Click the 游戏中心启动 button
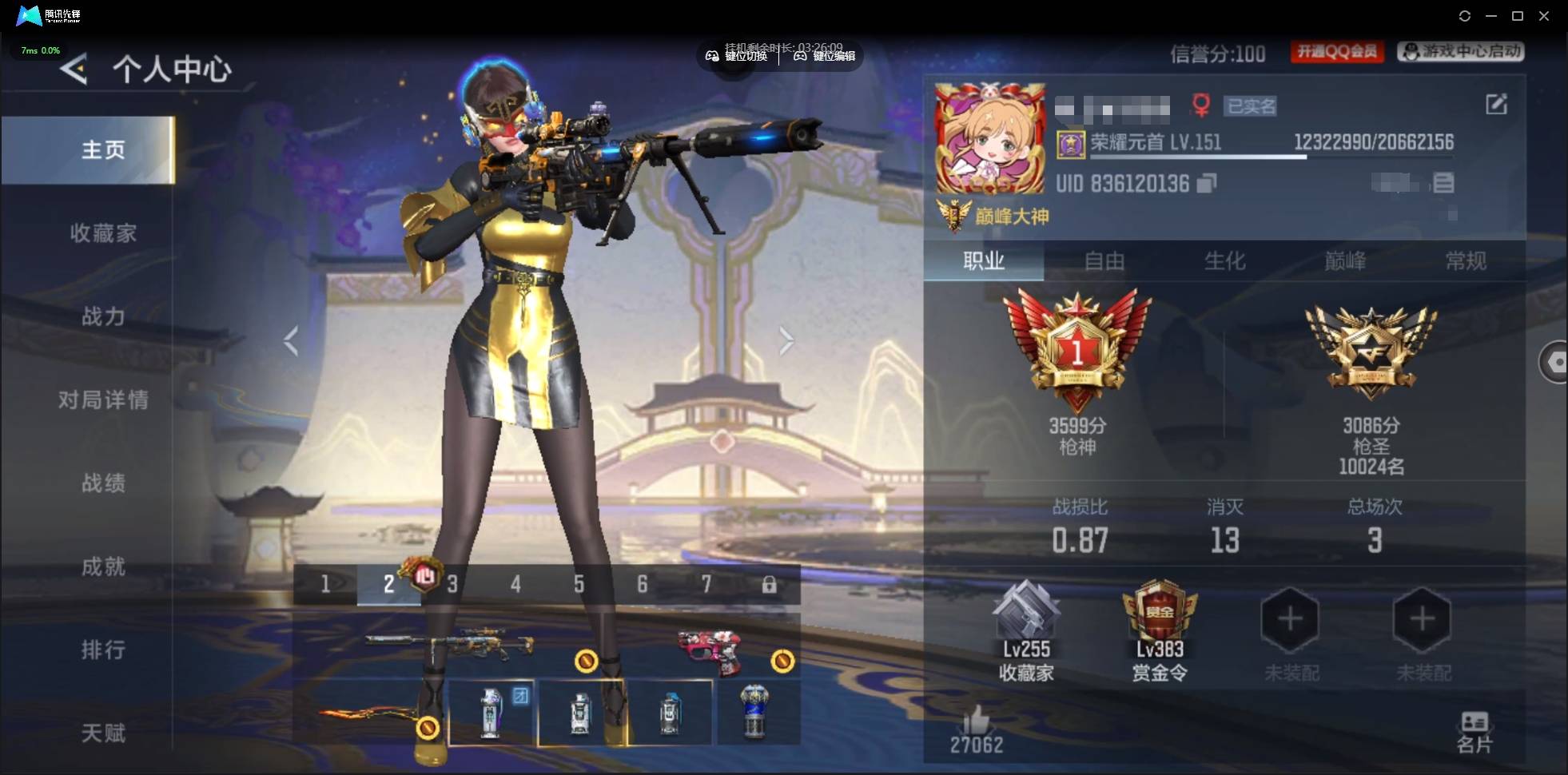 tap(1461, 52)
